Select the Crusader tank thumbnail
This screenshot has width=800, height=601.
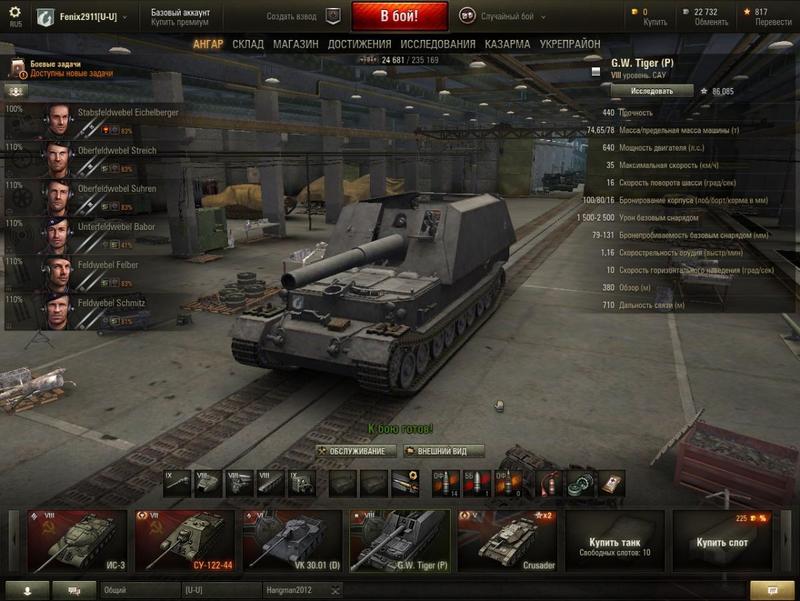[x=507, y=540]
